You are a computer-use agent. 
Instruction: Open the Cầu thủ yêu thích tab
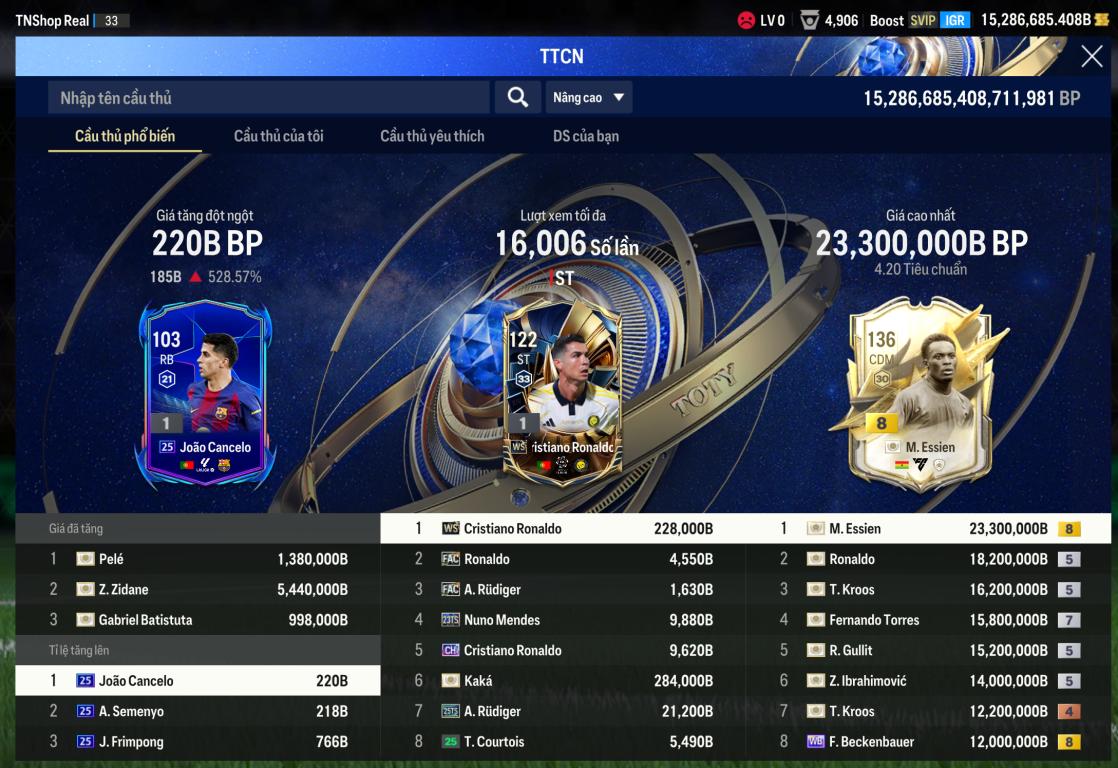[432, 136]
